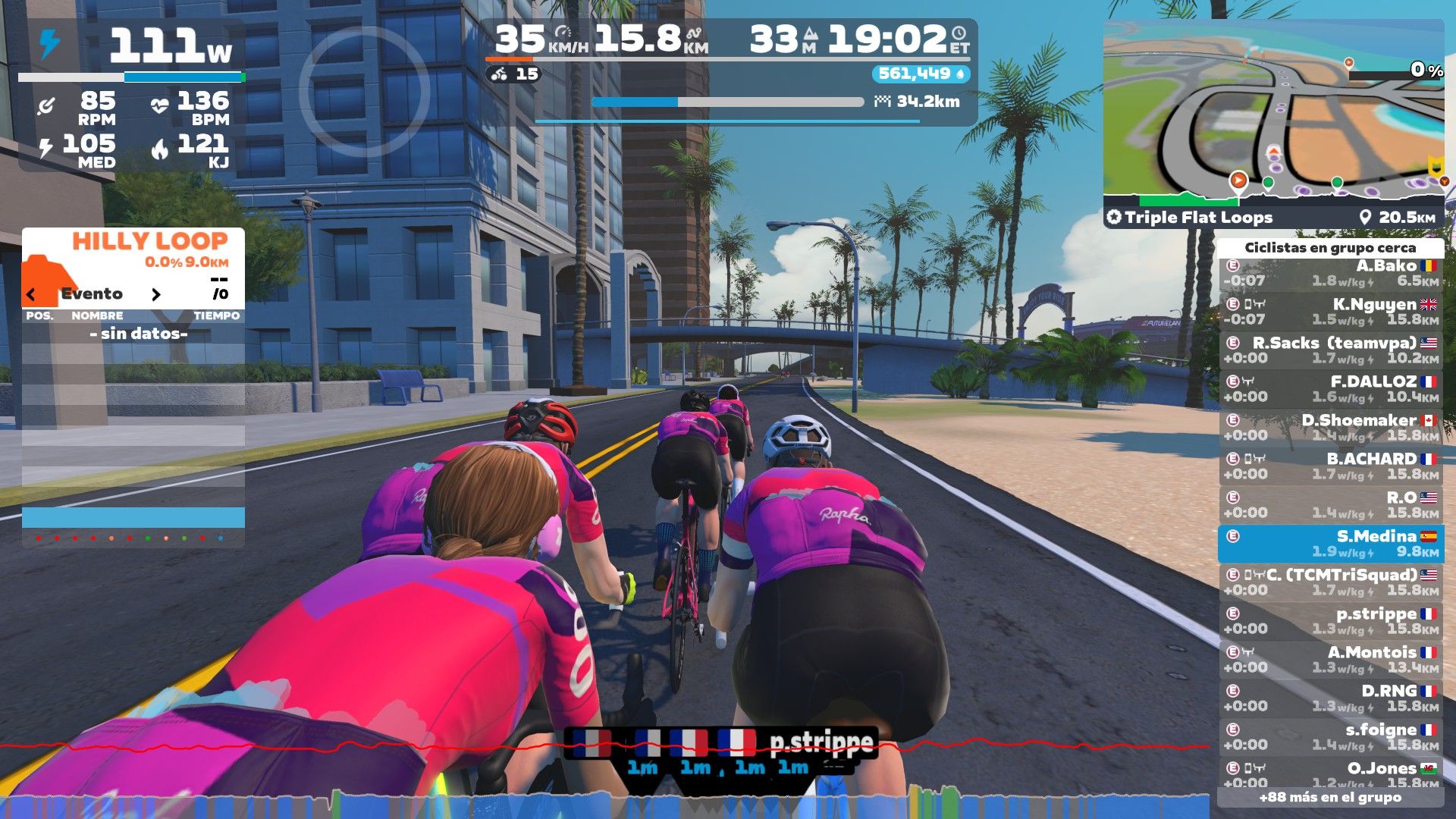Show next segment with the right arrow
The width and height of the screenshot is (1456, 819).
(156, 294)
